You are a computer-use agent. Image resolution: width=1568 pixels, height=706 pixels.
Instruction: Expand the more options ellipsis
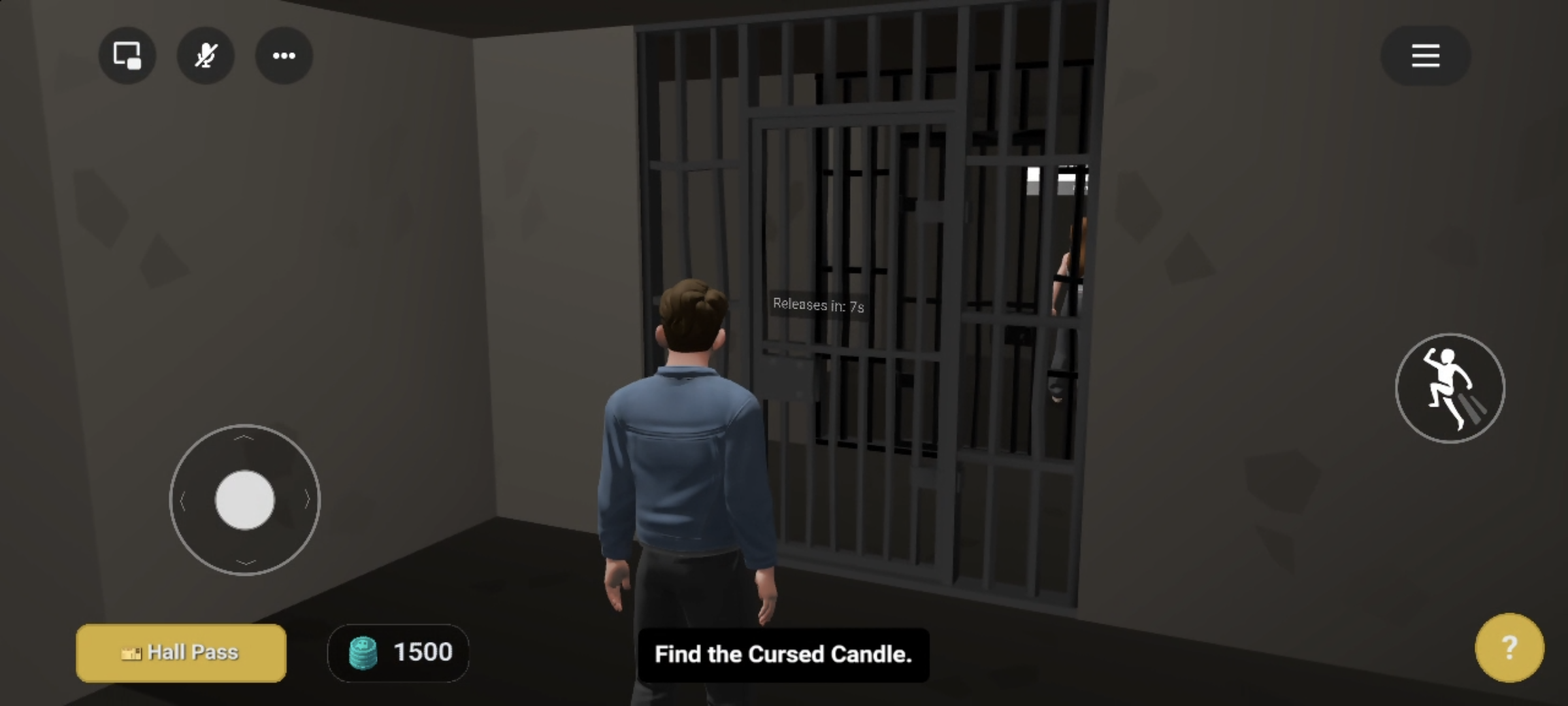click(284, 56)
